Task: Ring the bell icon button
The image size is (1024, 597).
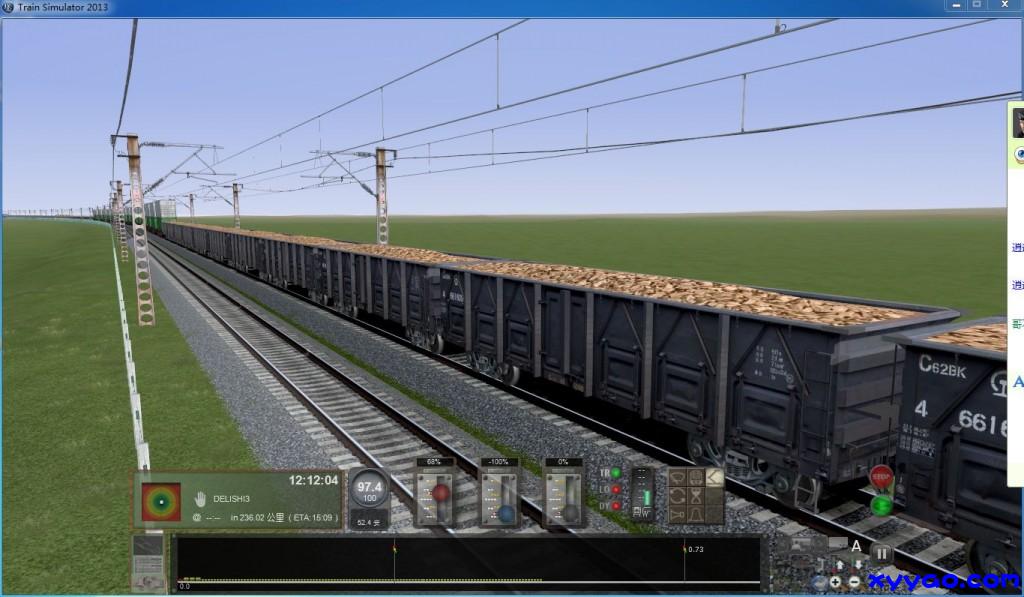Action: click(x=696, y=513)
